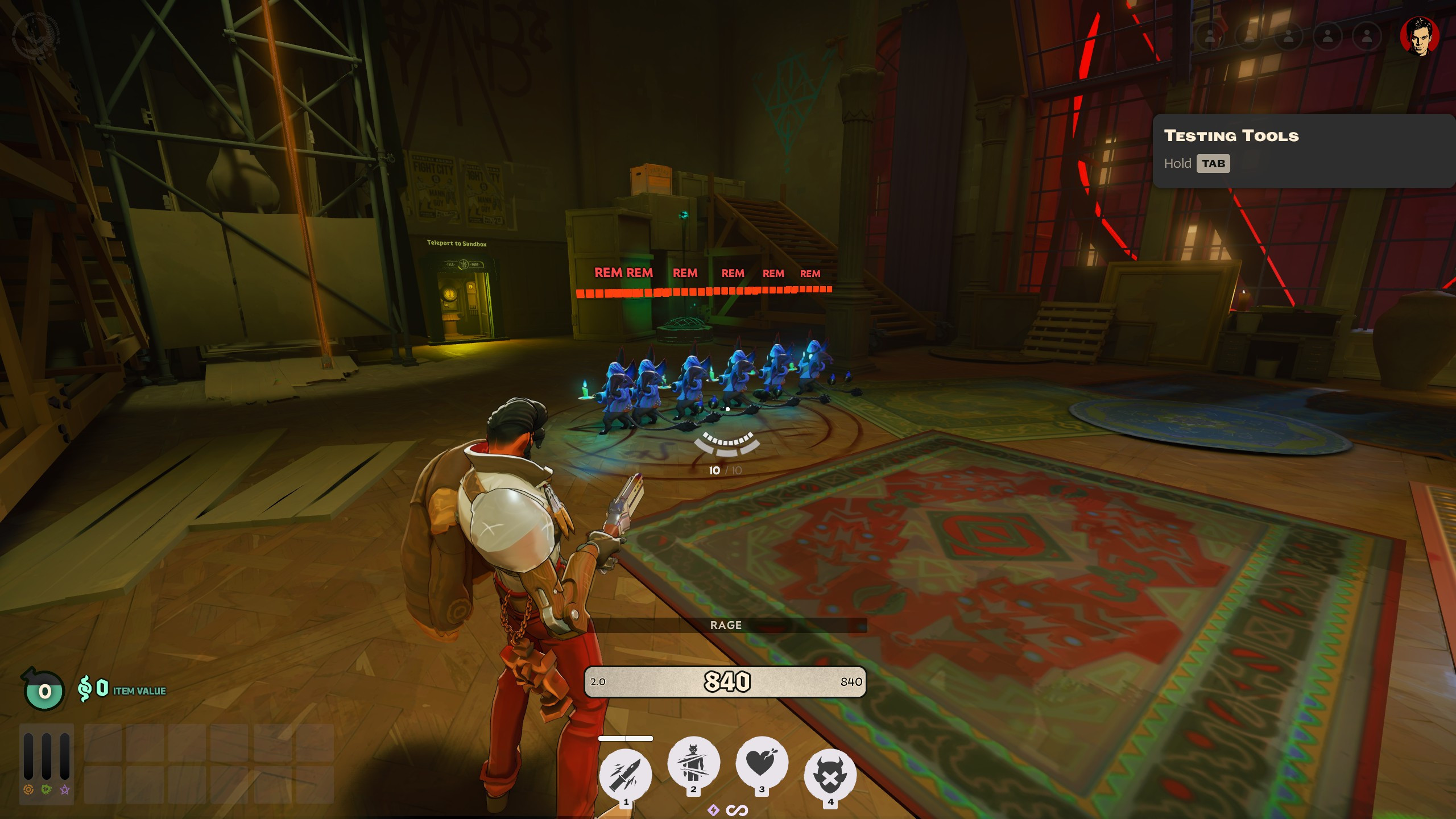Use the slashed demon figure ability

tap(693, 763)
